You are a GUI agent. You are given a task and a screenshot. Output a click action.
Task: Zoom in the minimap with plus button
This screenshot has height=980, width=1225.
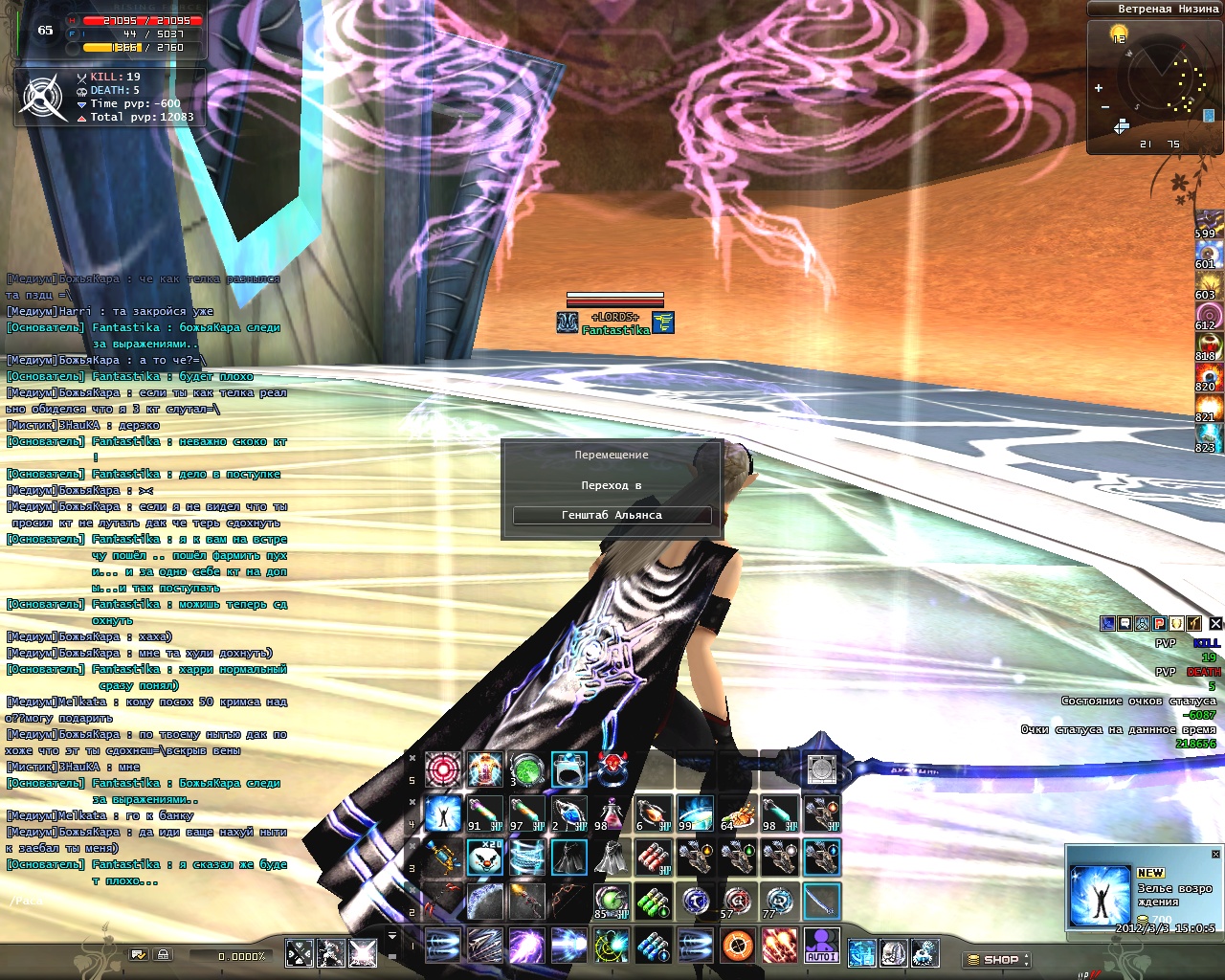click(x=1099, y=88)
